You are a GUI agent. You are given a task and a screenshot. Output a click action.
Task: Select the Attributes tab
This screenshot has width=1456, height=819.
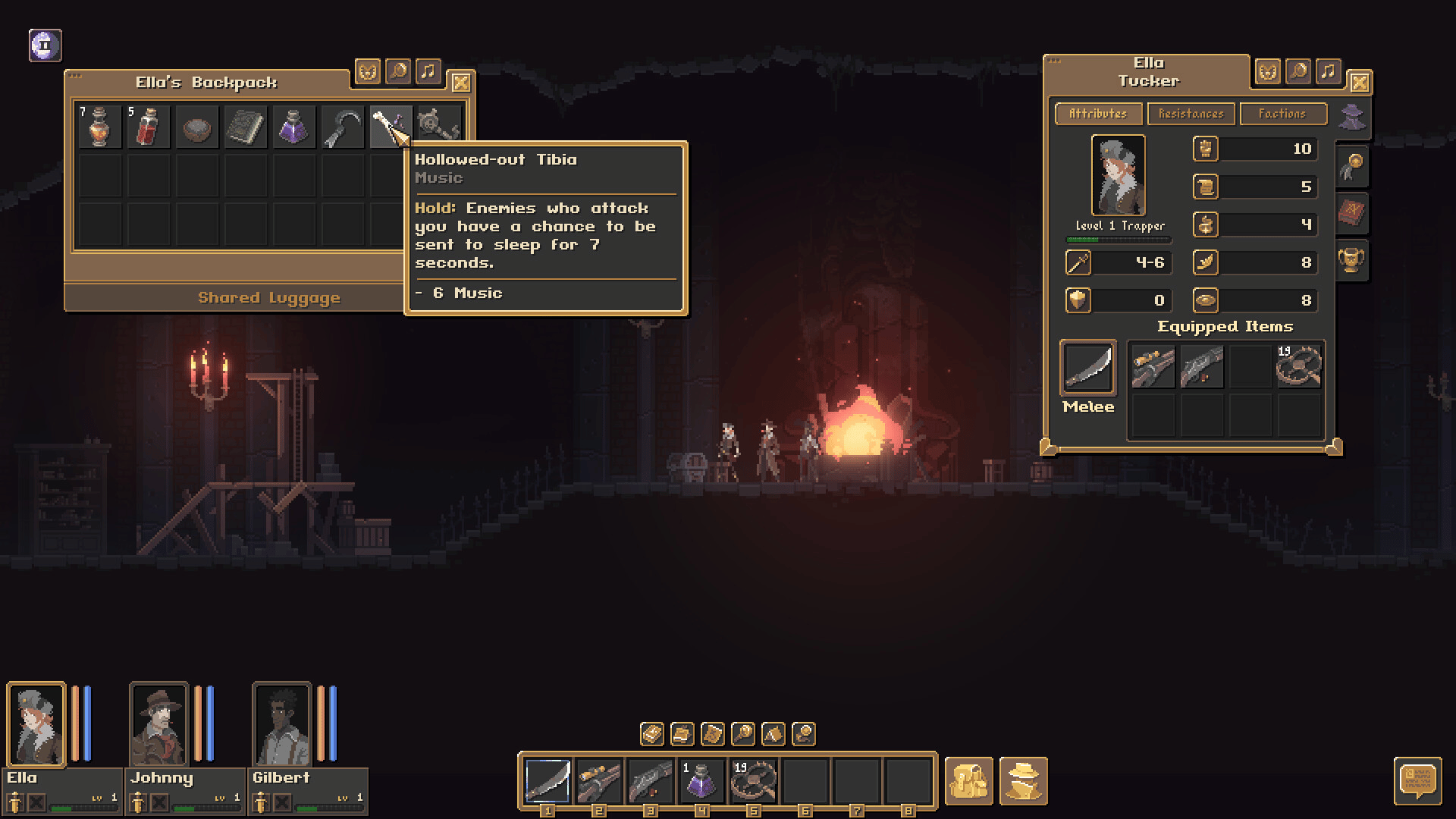(1097, 114)
